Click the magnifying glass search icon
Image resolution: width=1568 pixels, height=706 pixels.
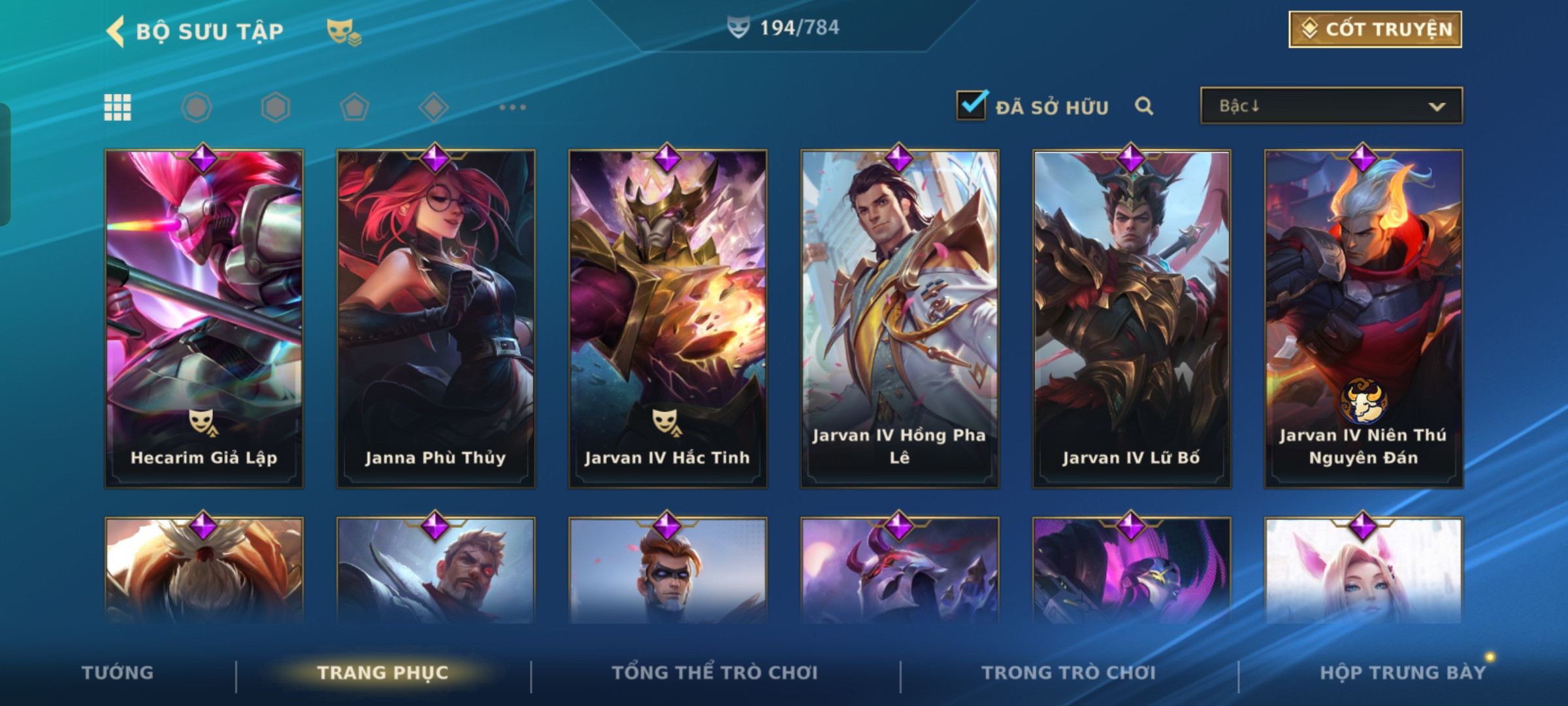[1143, 106]
